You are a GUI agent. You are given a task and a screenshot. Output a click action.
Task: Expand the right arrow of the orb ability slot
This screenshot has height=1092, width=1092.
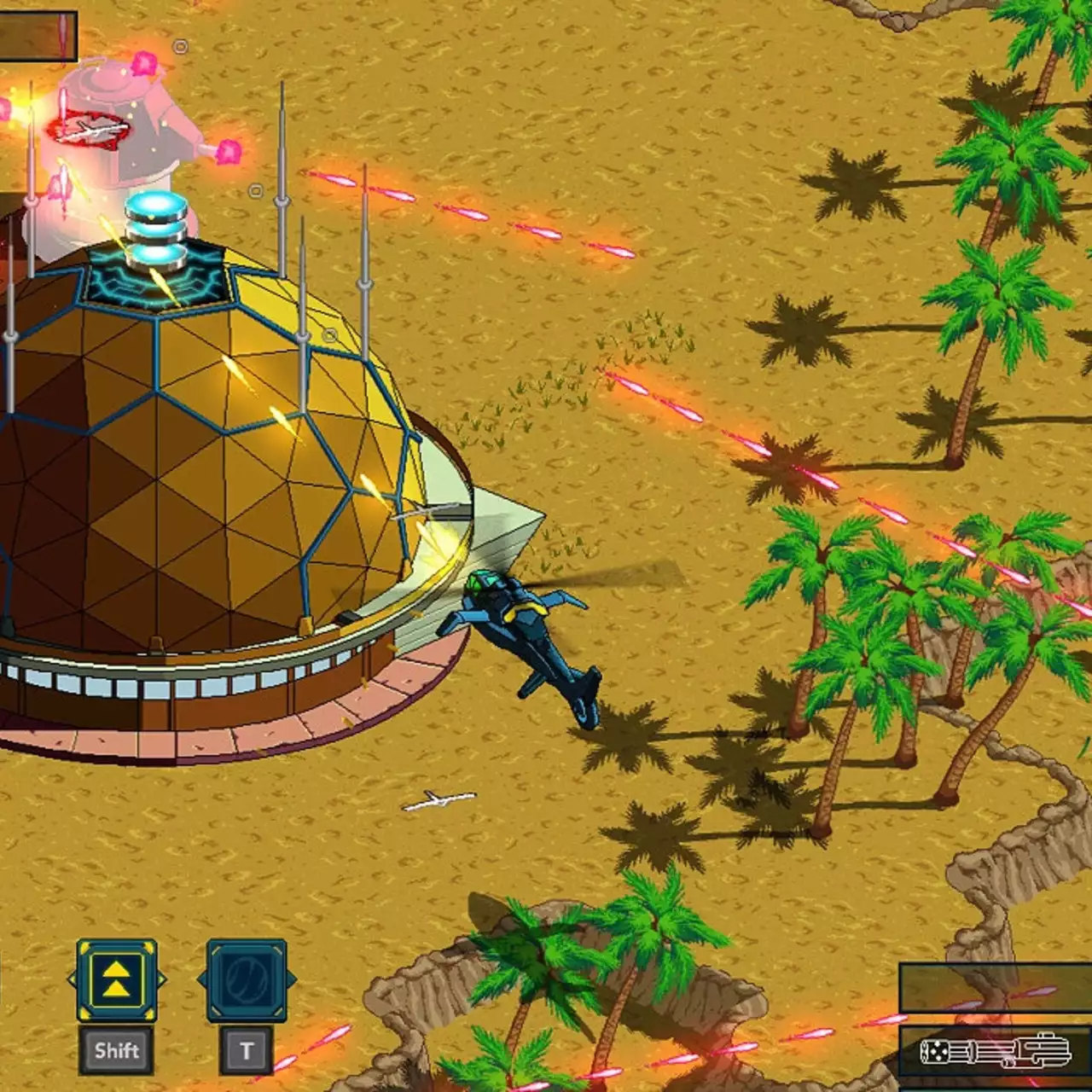[x=291, y=978]
